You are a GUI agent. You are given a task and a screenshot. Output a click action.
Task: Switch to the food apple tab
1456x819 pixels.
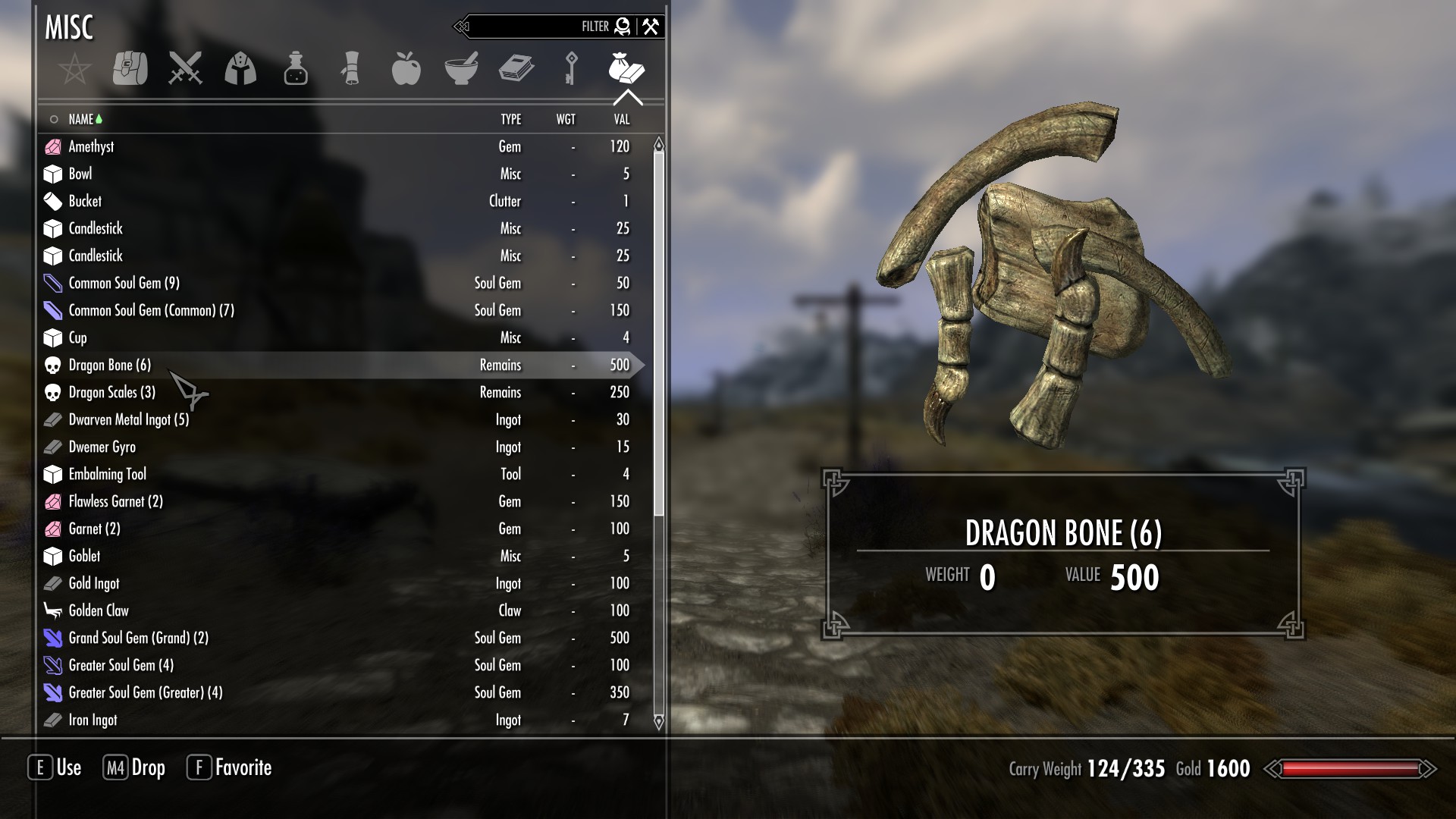point(406,69)
